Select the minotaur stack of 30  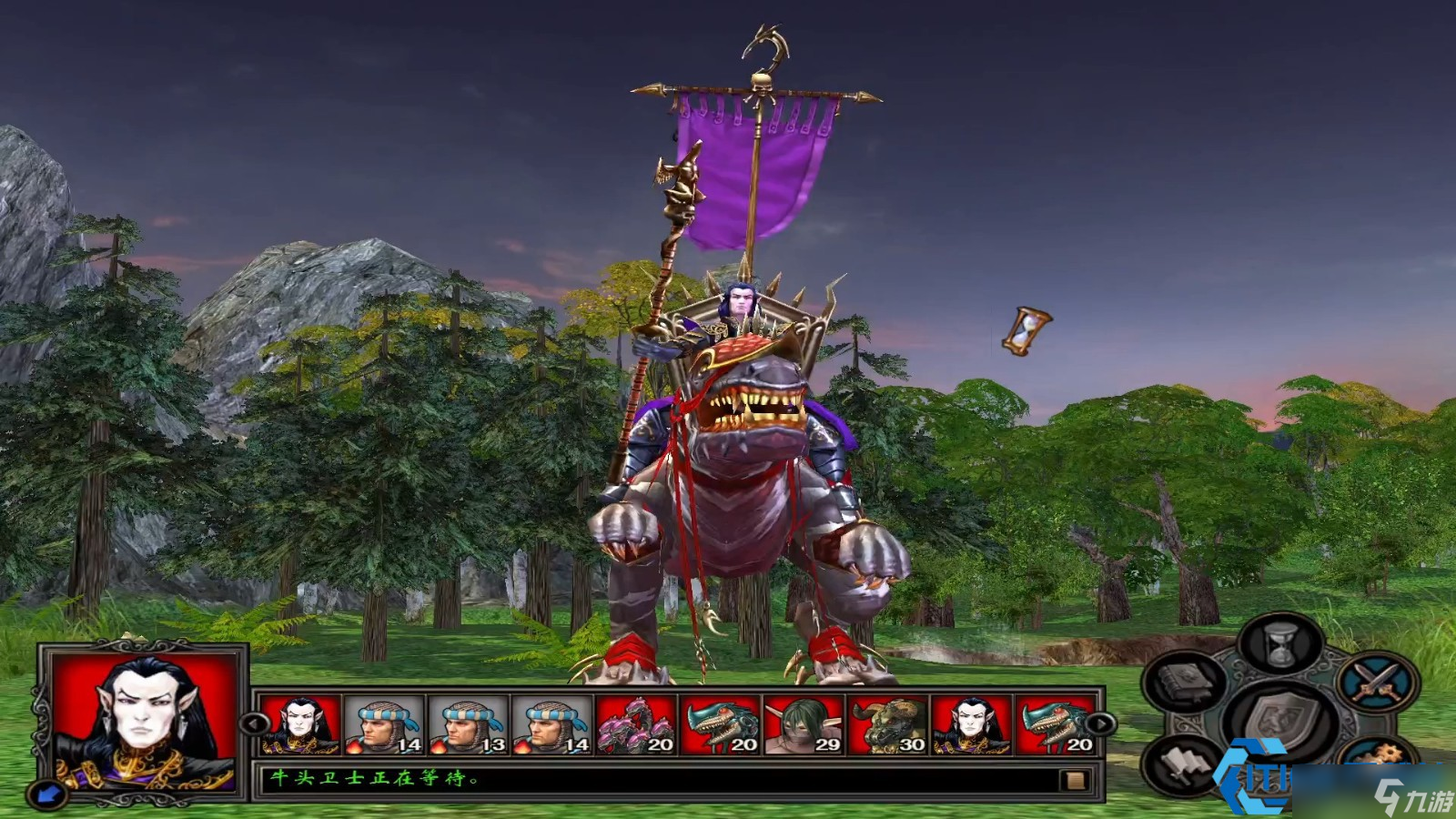coord(886,725)
